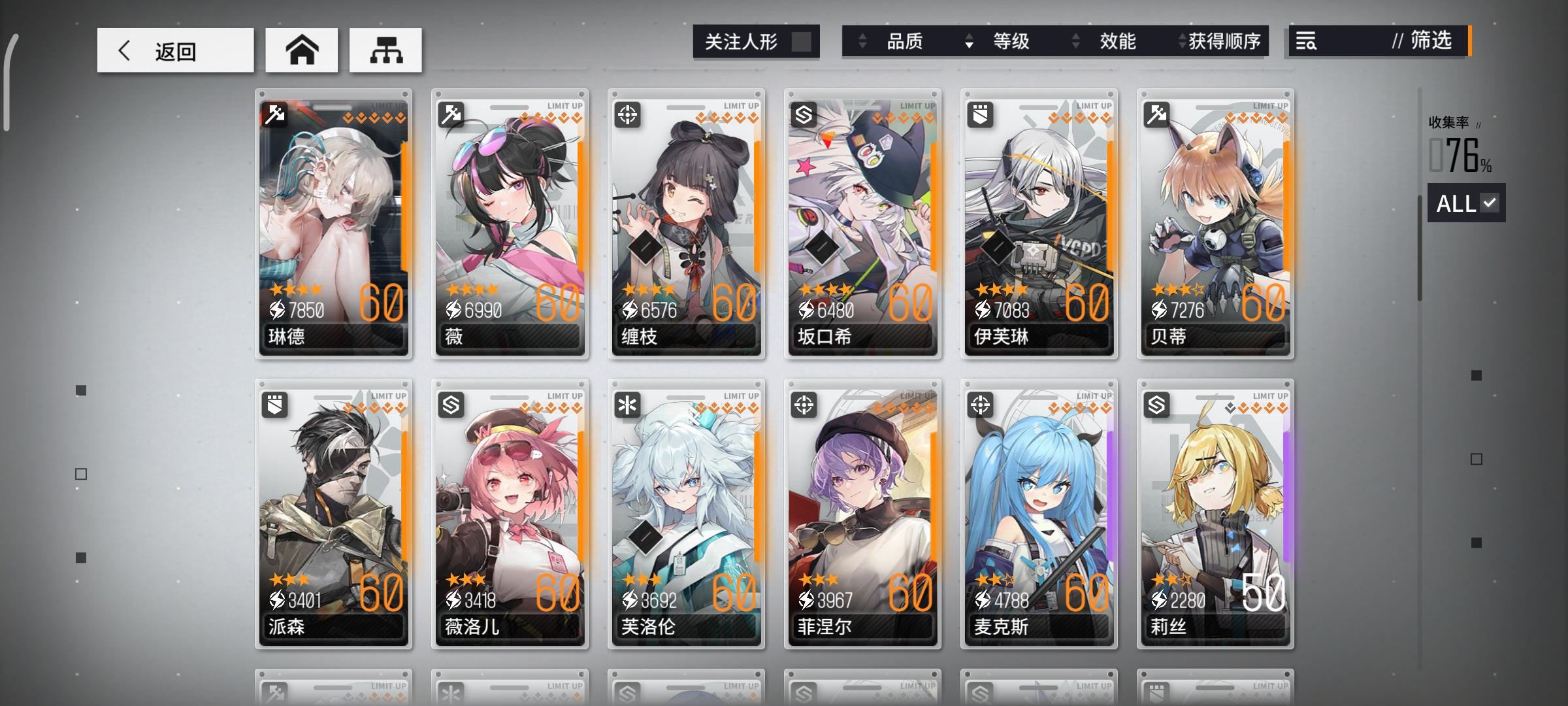Viewport: 1568px width, 706px height.
Task: Click the filter list search icon near 筛选
Action: point(1305,42)
